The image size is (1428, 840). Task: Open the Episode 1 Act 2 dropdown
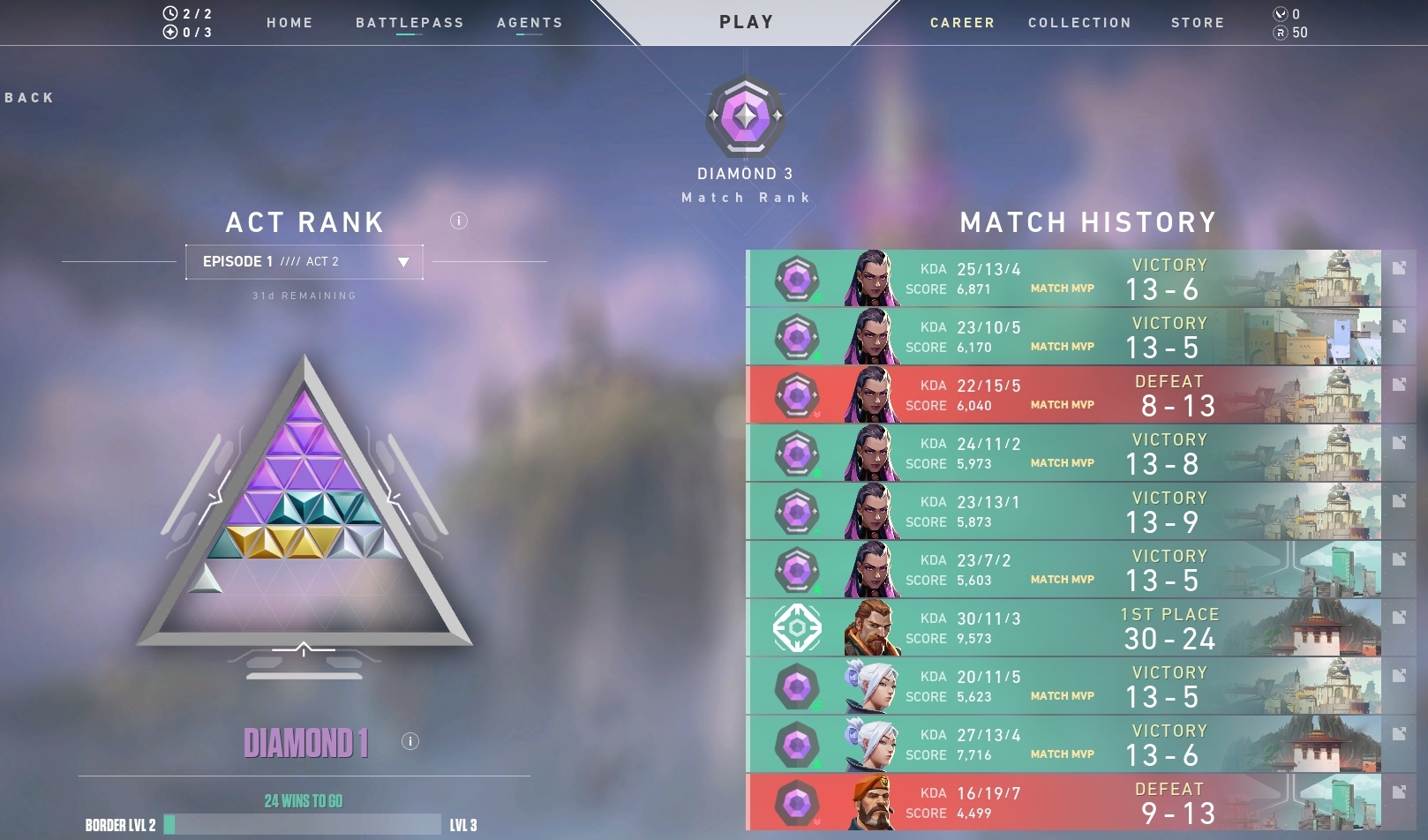coord(304,261)
